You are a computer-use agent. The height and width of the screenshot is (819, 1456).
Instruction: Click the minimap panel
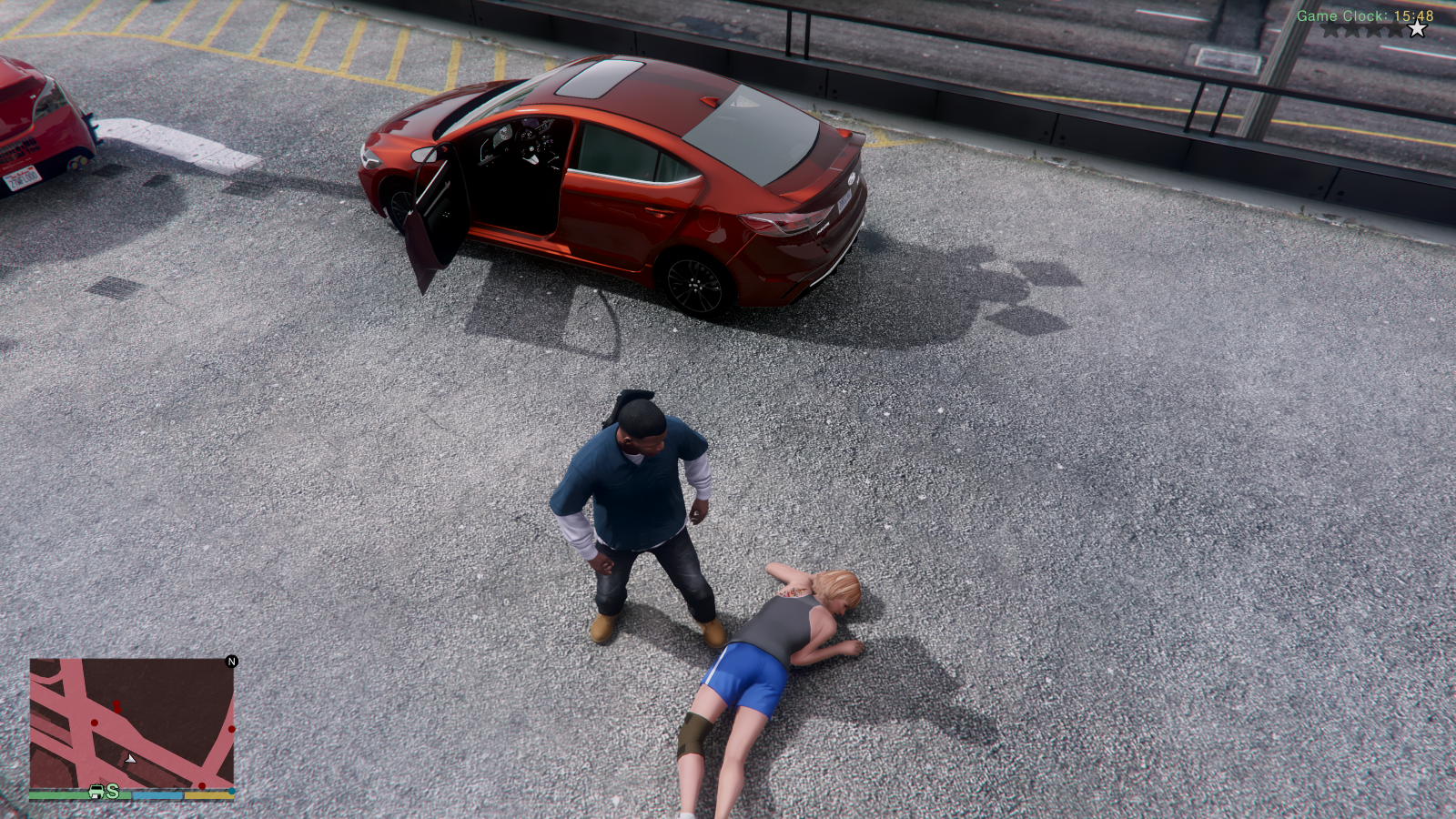[x=132, y=728]
